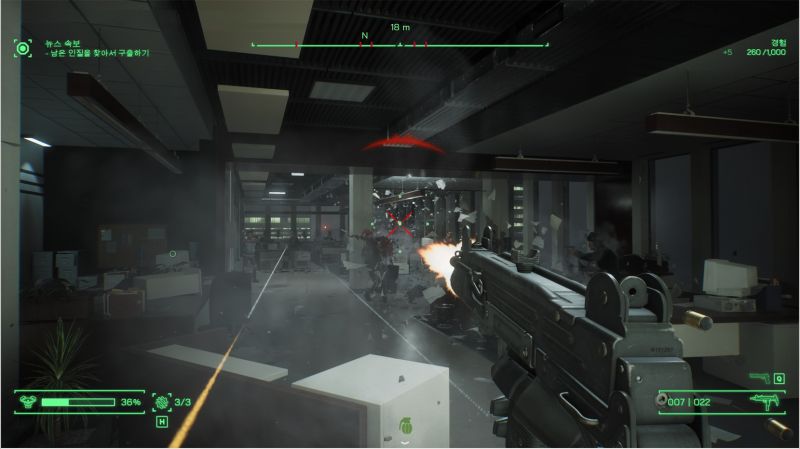Viewport: 800px width, 449px height.
Task: Use the repair charge icon showing 3/3
Action: 162,402
